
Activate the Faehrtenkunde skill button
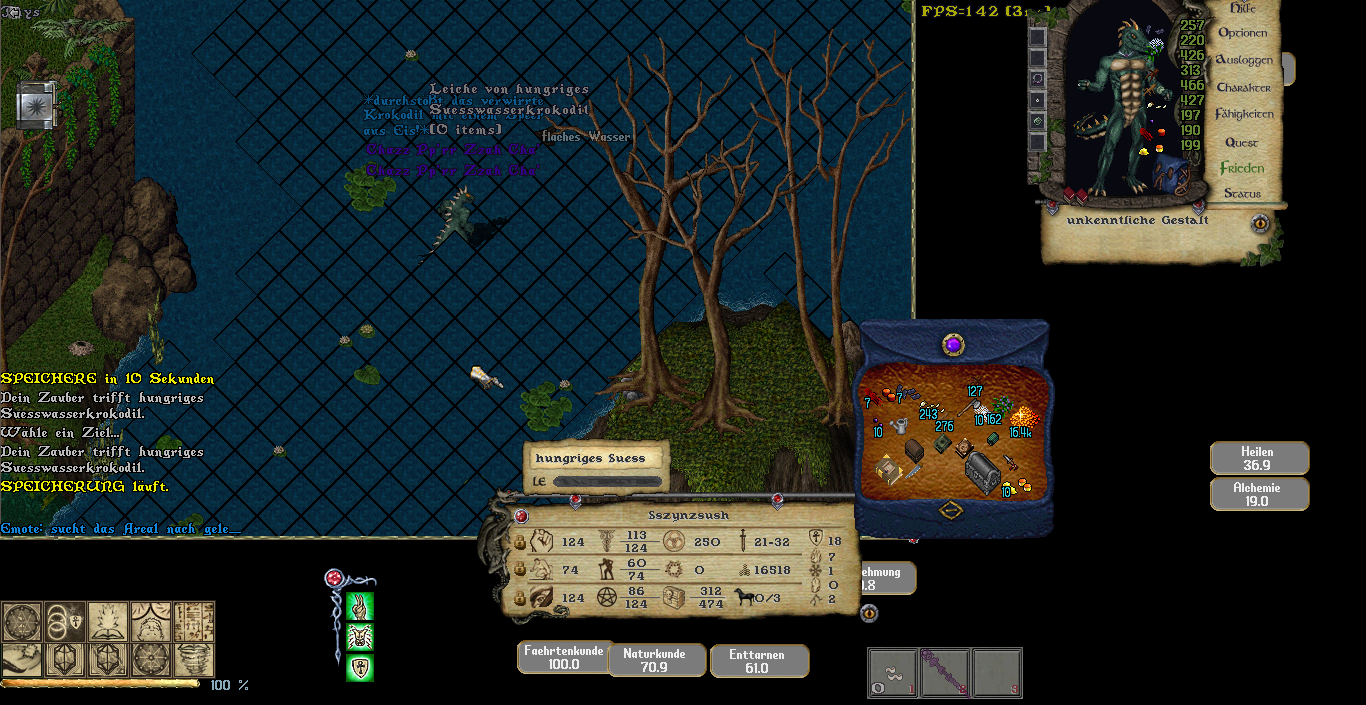[x=563, y=657]
